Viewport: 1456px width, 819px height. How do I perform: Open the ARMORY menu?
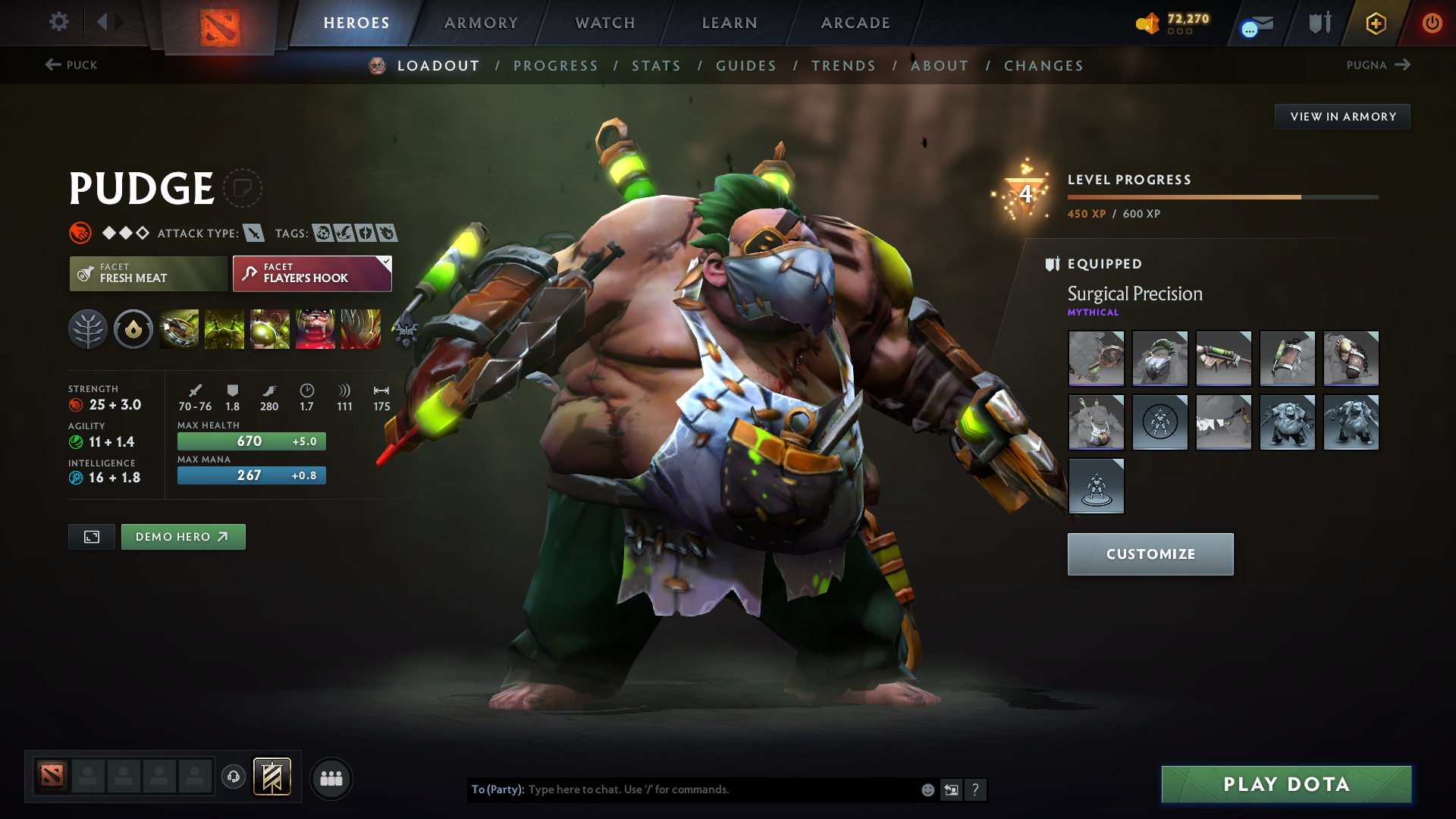pos(480,23)
